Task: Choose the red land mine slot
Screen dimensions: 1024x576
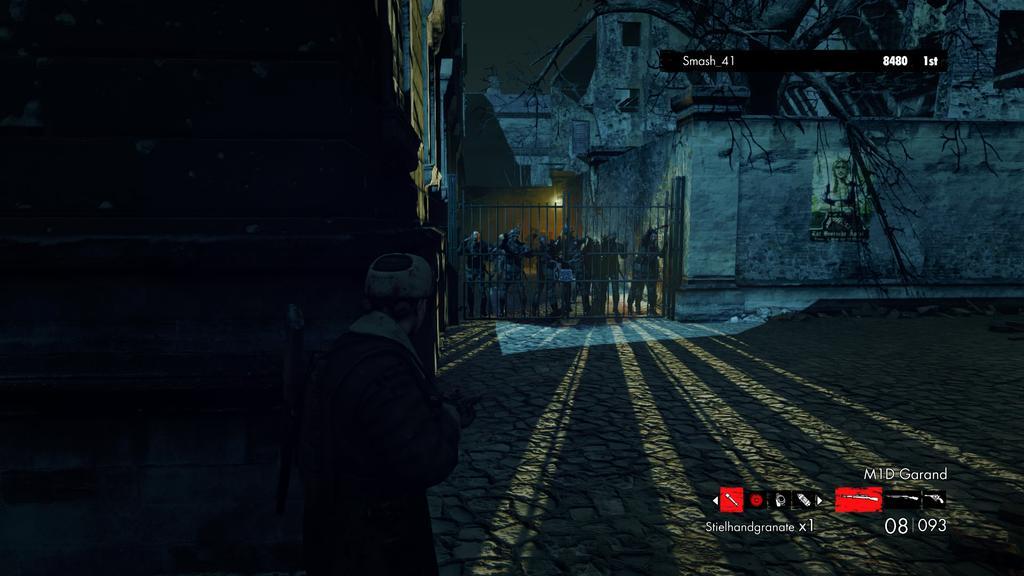Action: tap(756, 498)
